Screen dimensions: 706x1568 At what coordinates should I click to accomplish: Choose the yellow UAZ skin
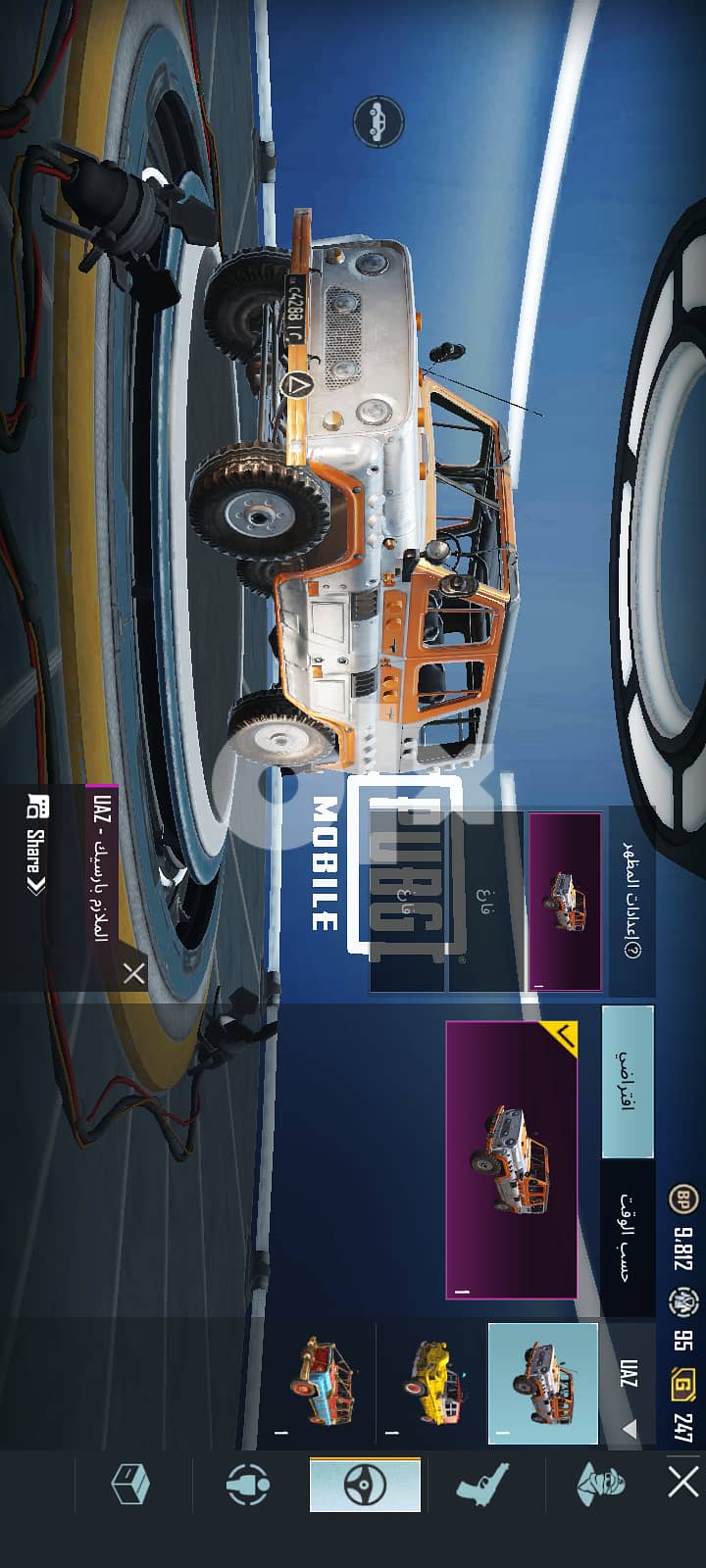coord(432,1384)
